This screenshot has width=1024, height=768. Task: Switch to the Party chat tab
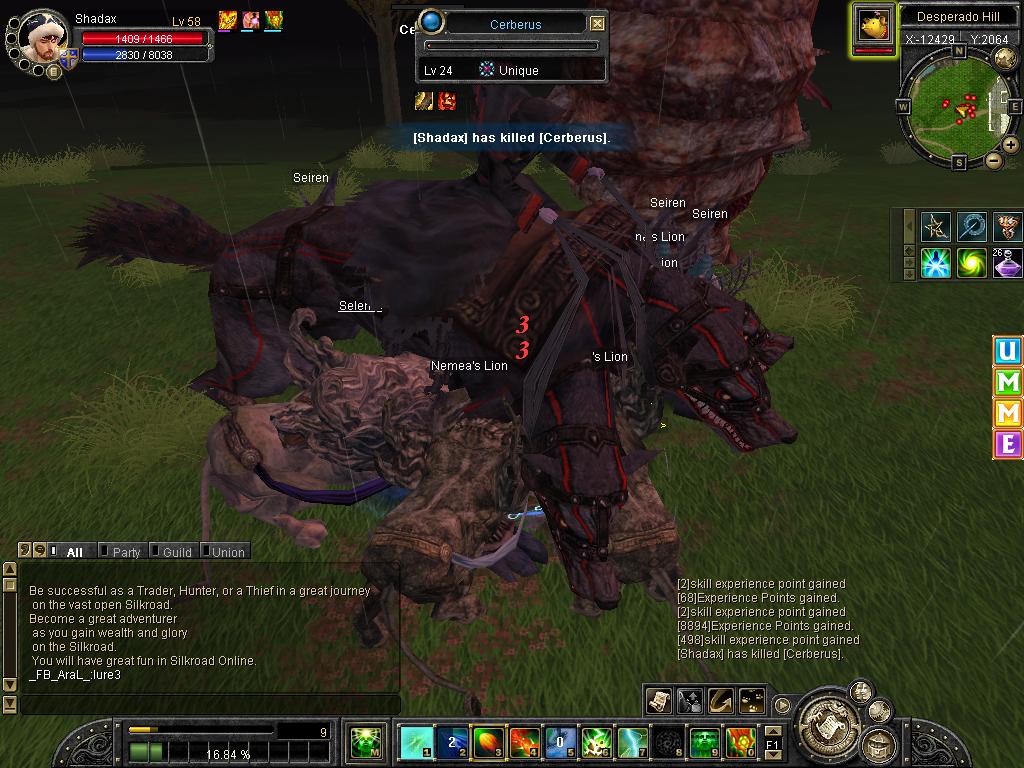click(126, 552)
